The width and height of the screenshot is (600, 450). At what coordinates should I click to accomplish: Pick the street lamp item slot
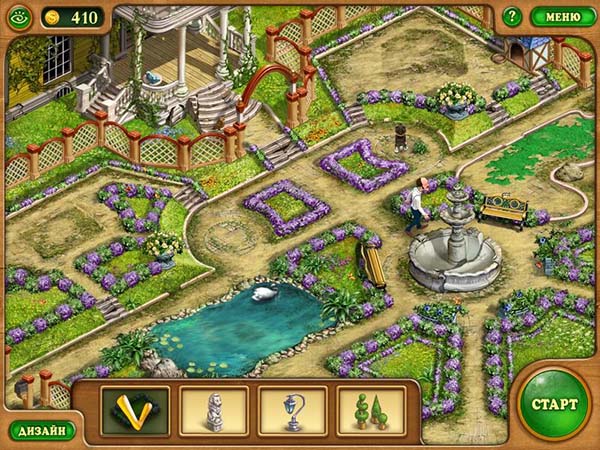coord(293,411)
